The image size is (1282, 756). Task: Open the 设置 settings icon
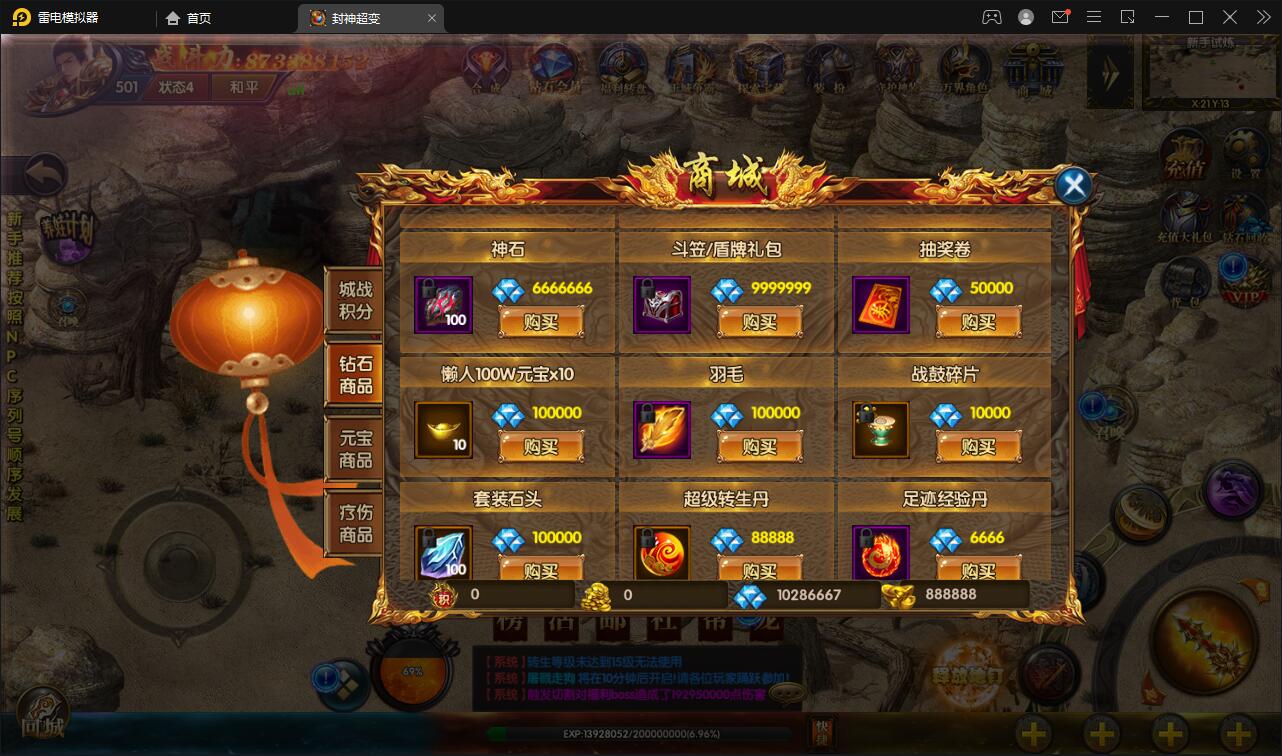click(1243, 155)
